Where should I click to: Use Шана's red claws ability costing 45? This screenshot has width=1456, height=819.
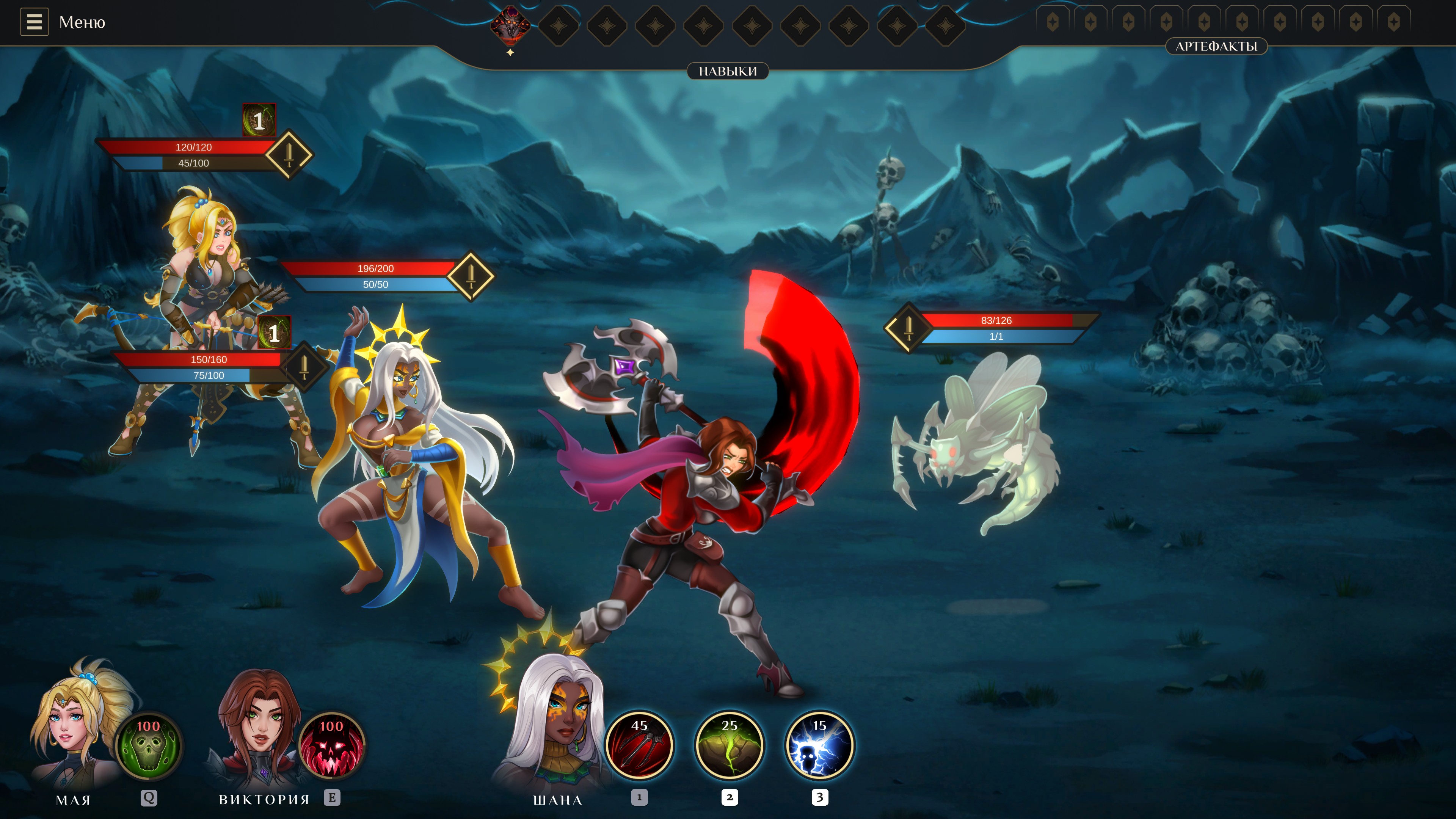coord(639,745)
